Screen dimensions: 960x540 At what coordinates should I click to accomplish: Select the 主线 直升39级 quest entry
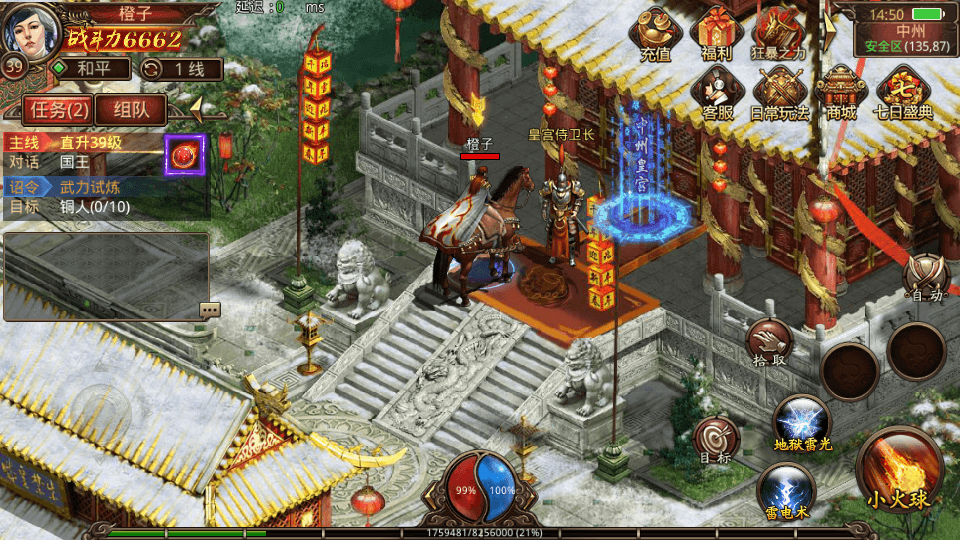85,151
